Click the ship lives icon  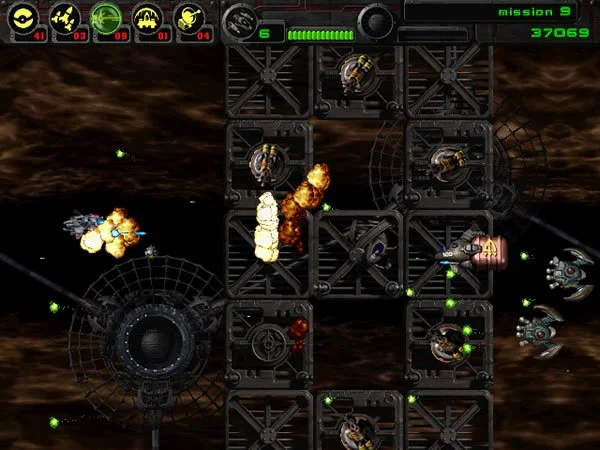[240, 20]
